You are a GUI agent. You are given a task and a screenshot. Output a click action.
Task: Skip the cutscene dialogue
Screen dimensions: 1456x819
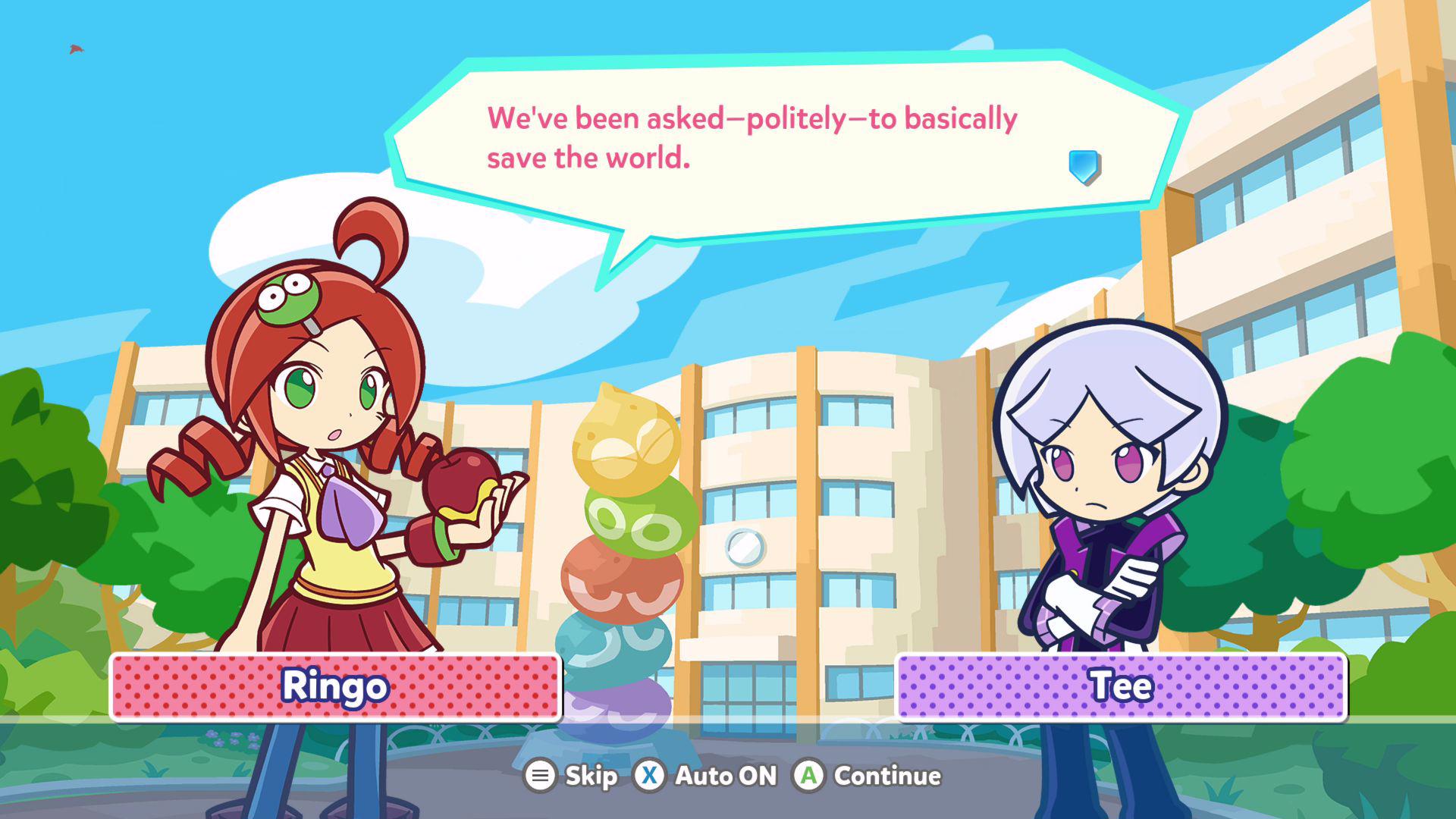572,776
